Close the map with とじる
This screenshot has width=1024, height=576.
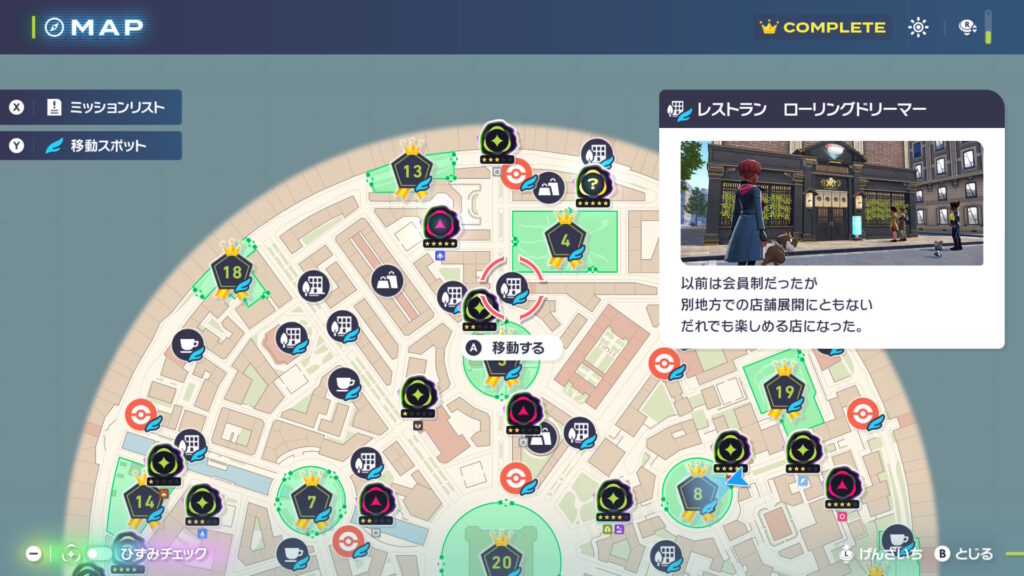(964, 554)
